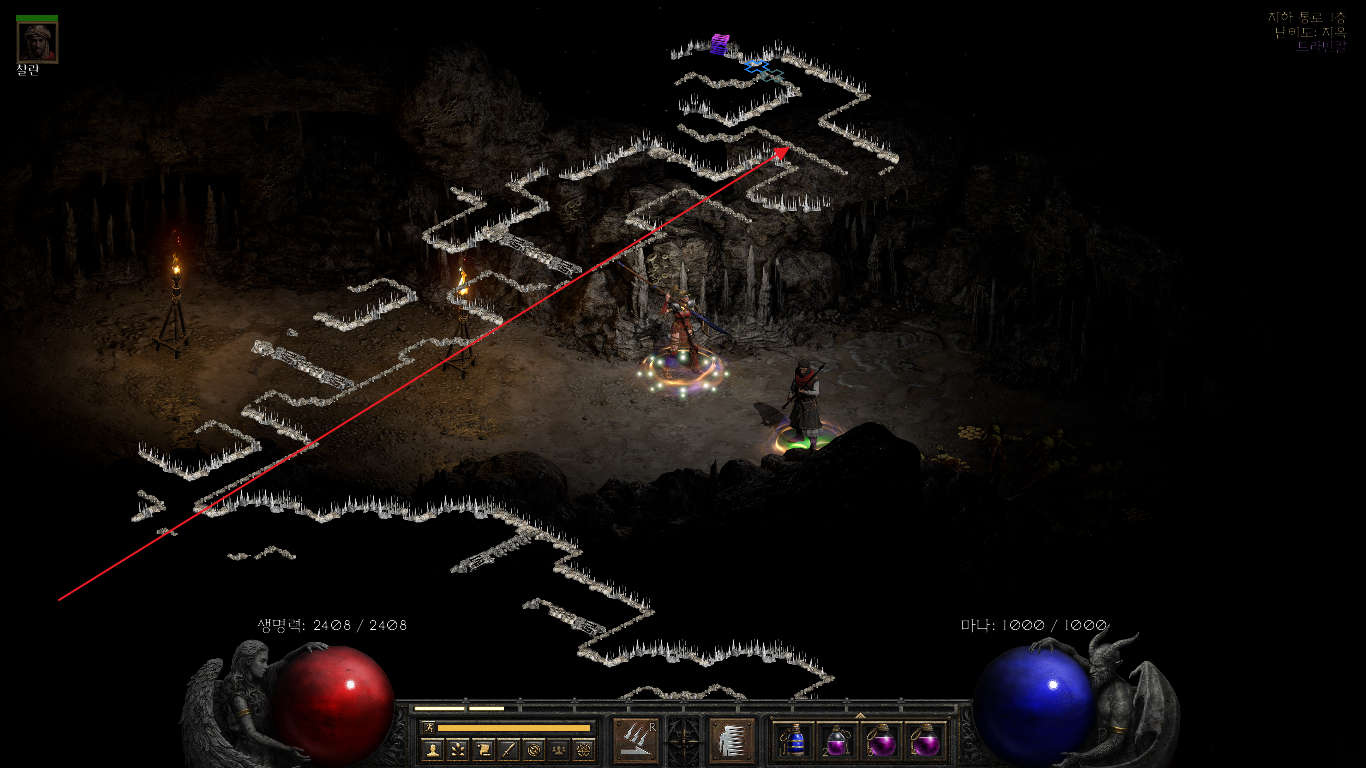Open the skill tree leaf icon
This screenshot has height=768, width=1366.
point(458,749)
